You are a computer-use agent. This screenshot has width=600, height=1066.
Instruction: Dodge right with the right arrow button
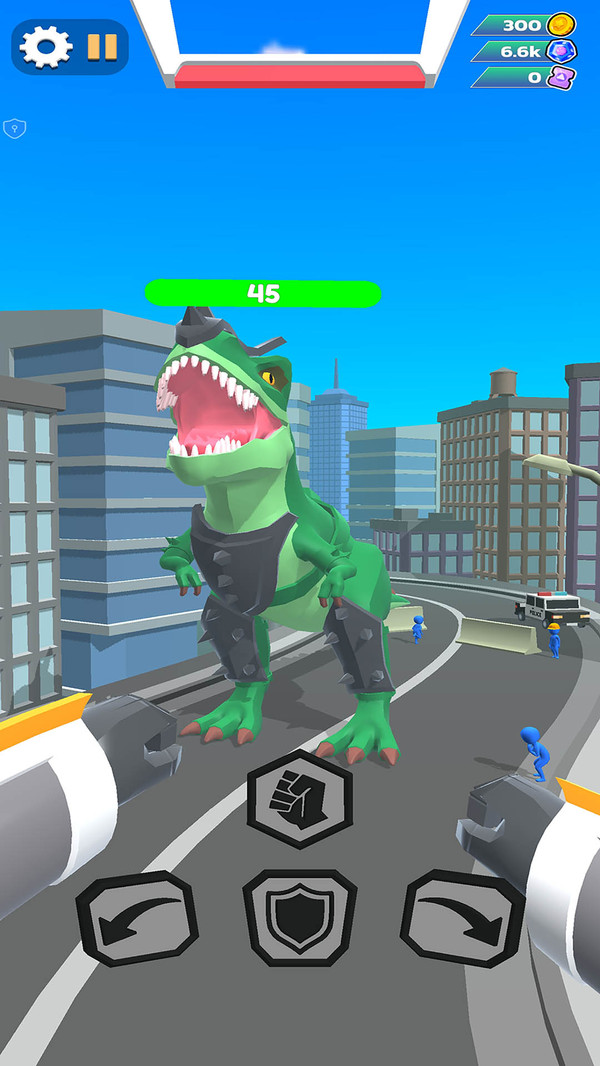click(462, 918)
